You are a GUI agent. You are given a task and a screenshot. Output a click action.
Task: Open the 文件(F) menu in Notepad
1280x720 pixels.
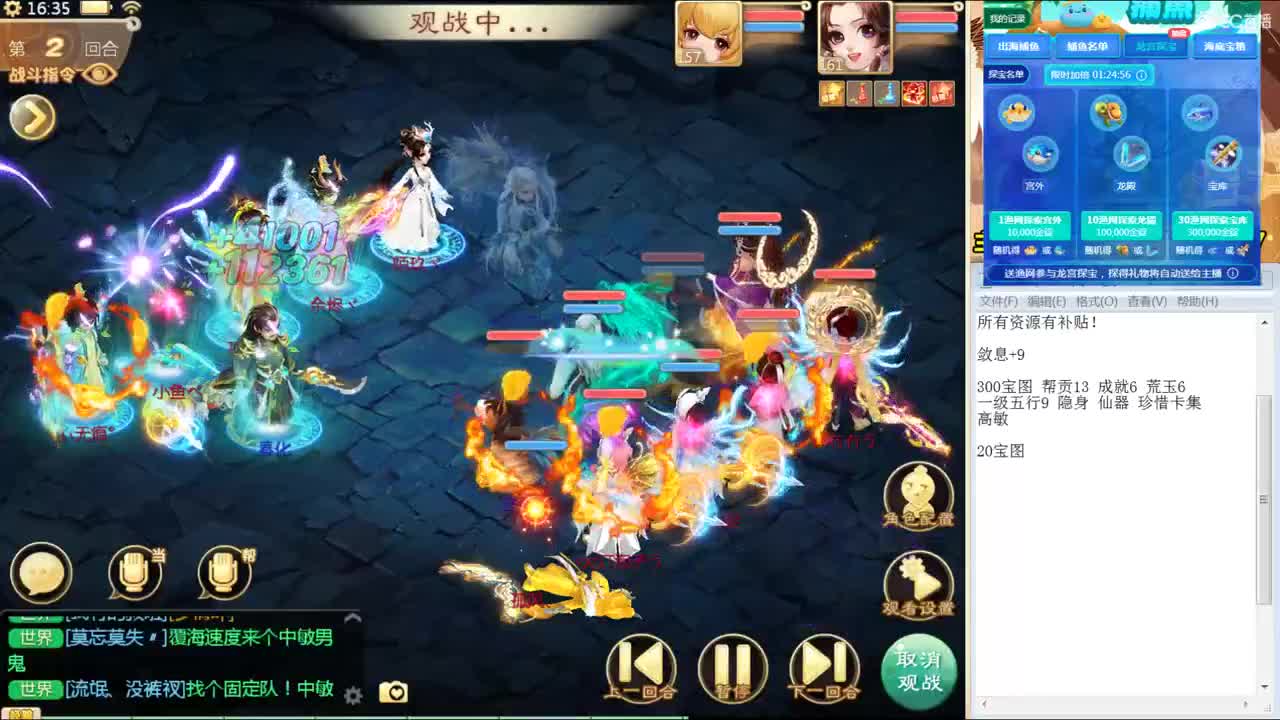pyautogui.click(x=993, y=303)
